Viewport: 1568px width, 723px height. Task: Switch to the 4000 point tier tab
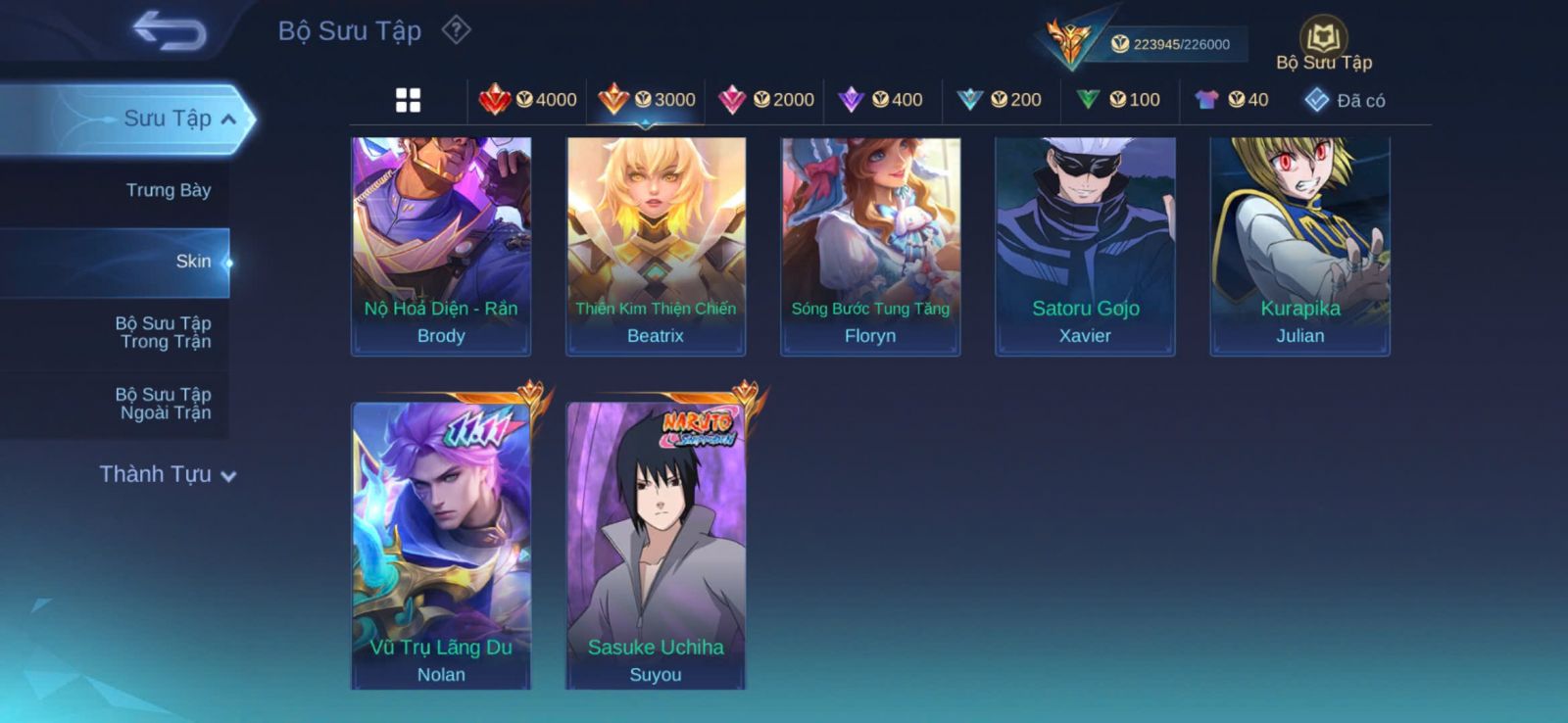[x=528, y=100]
